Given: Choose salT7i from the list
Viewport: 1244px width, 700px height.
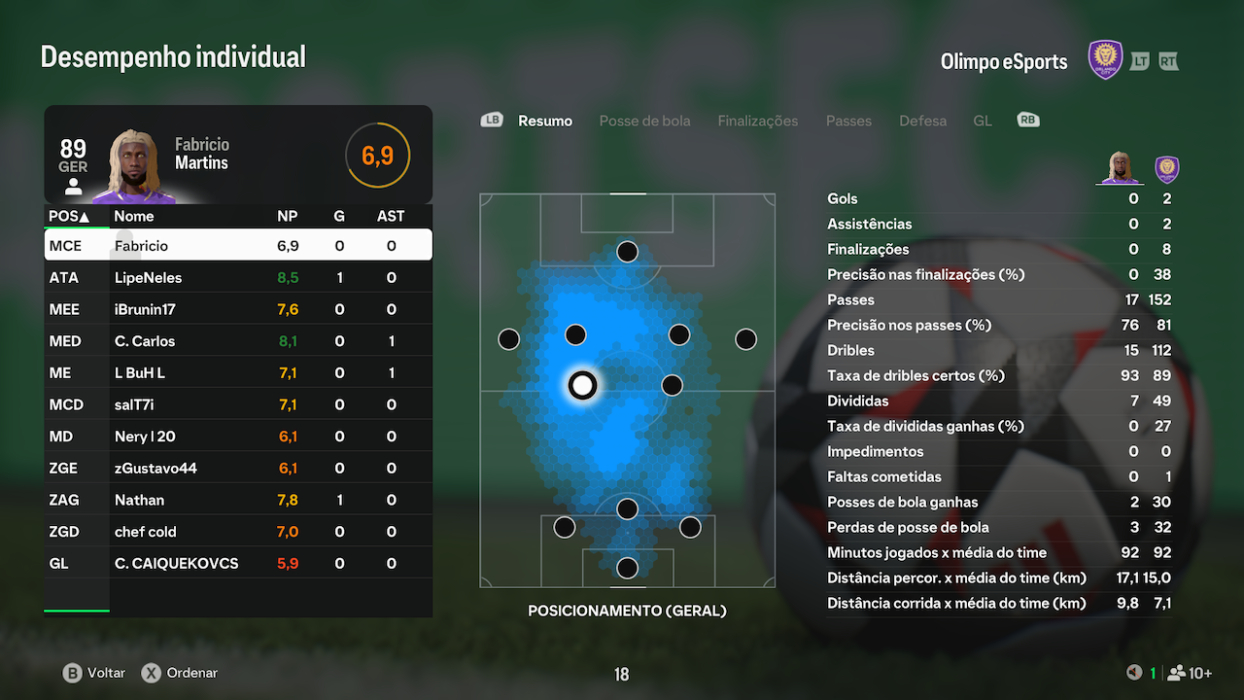Looking at the screenshot, I should coord(238,405).
